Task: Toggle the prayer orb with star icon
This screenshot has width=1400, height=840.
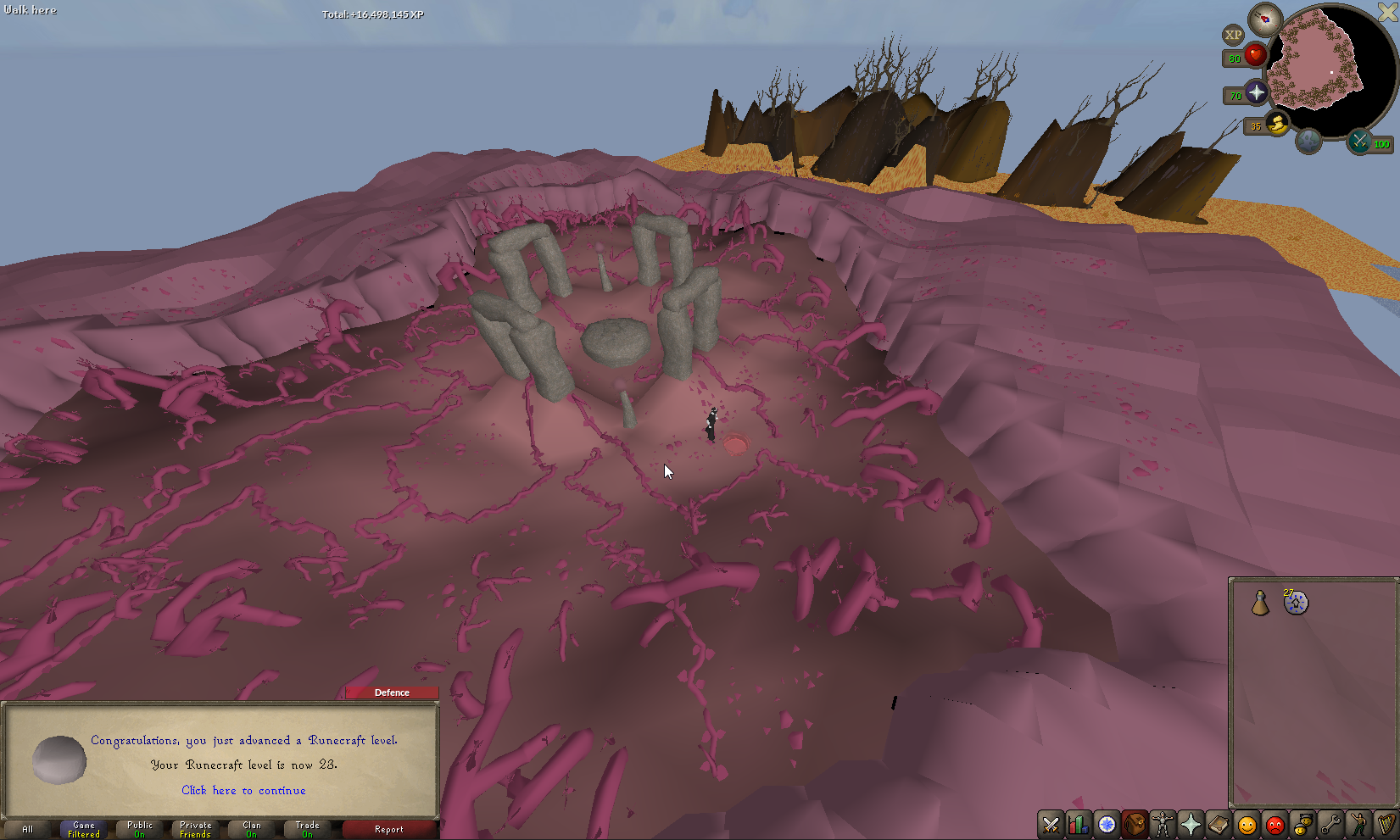Action: click(1256, 93)
